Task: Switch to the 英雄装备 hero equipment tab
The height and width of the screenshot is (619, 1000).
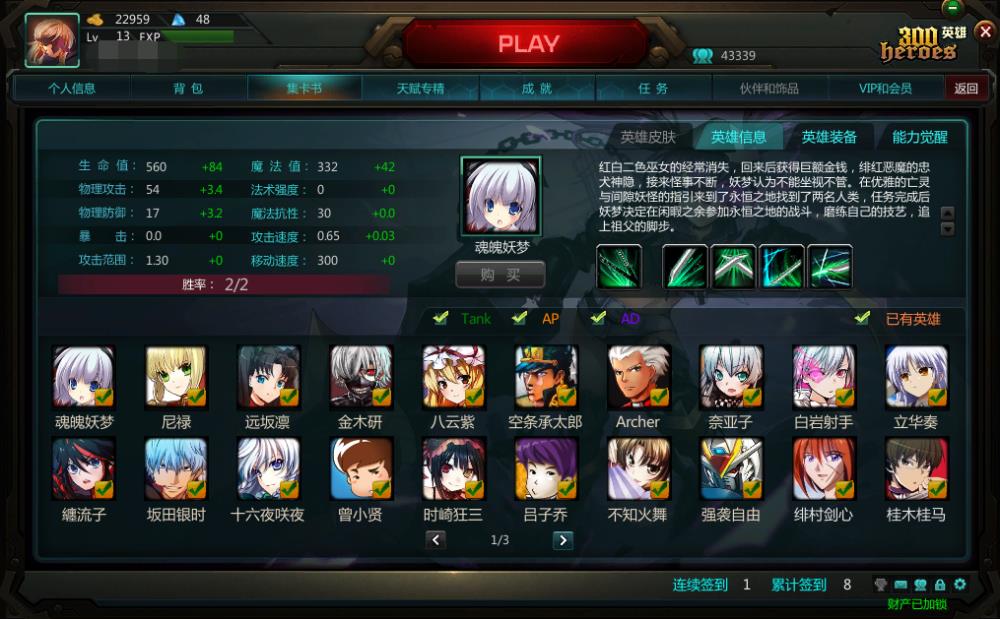Action: [829, 137]
